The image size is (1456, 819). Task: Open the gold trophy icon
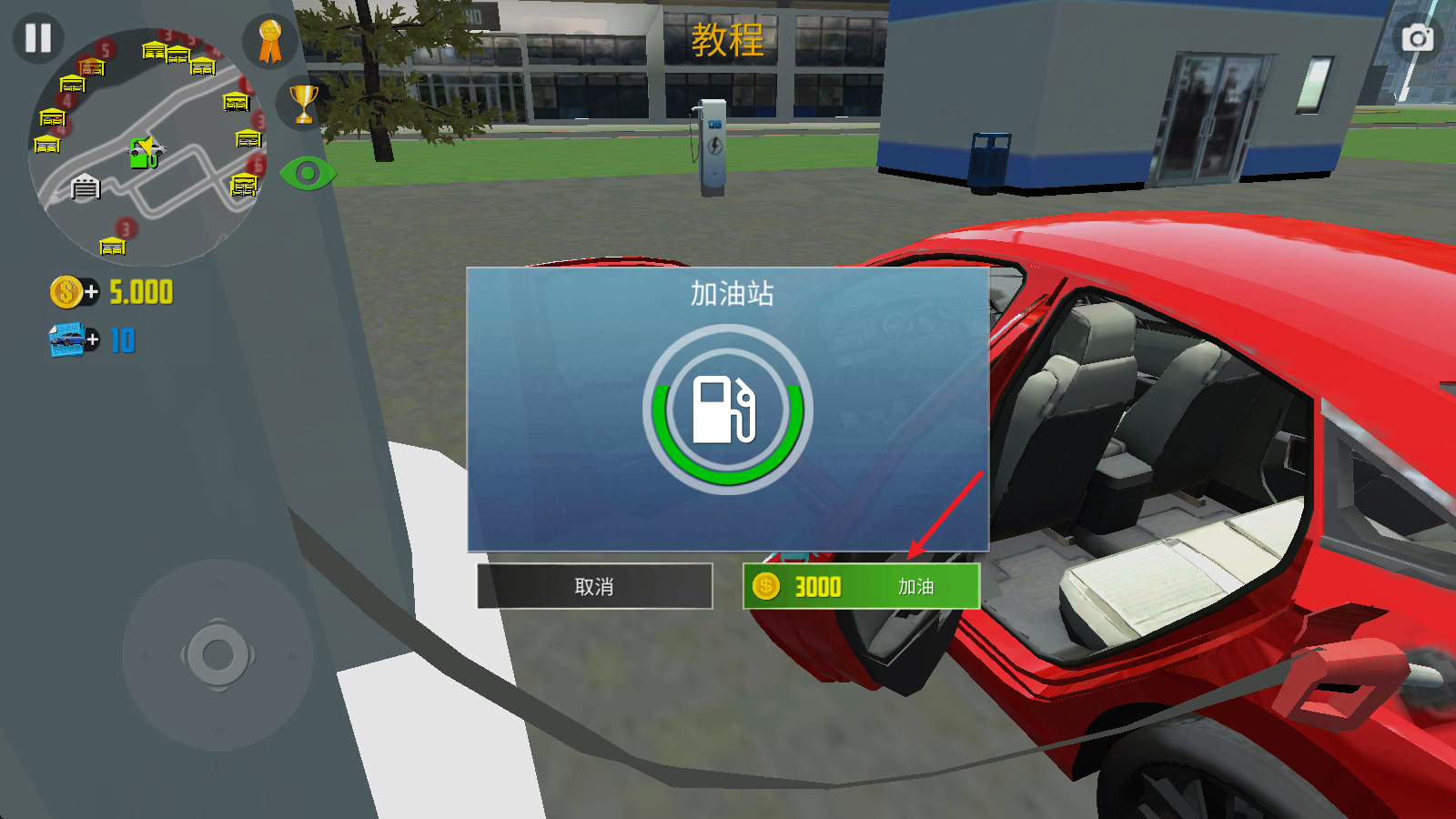point(303,104)
